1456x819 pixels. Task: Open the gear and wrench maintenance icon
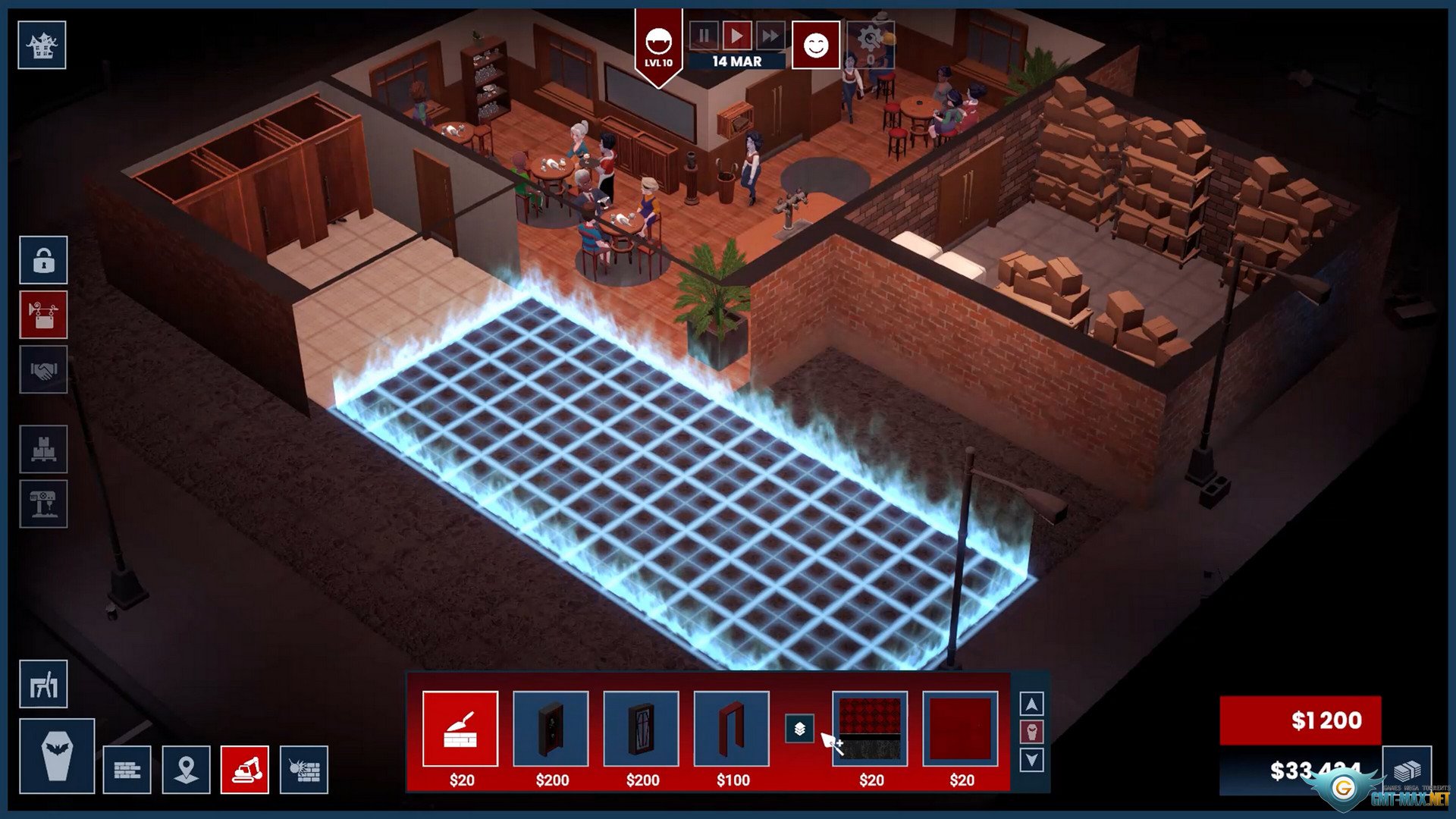coord(871,44)
